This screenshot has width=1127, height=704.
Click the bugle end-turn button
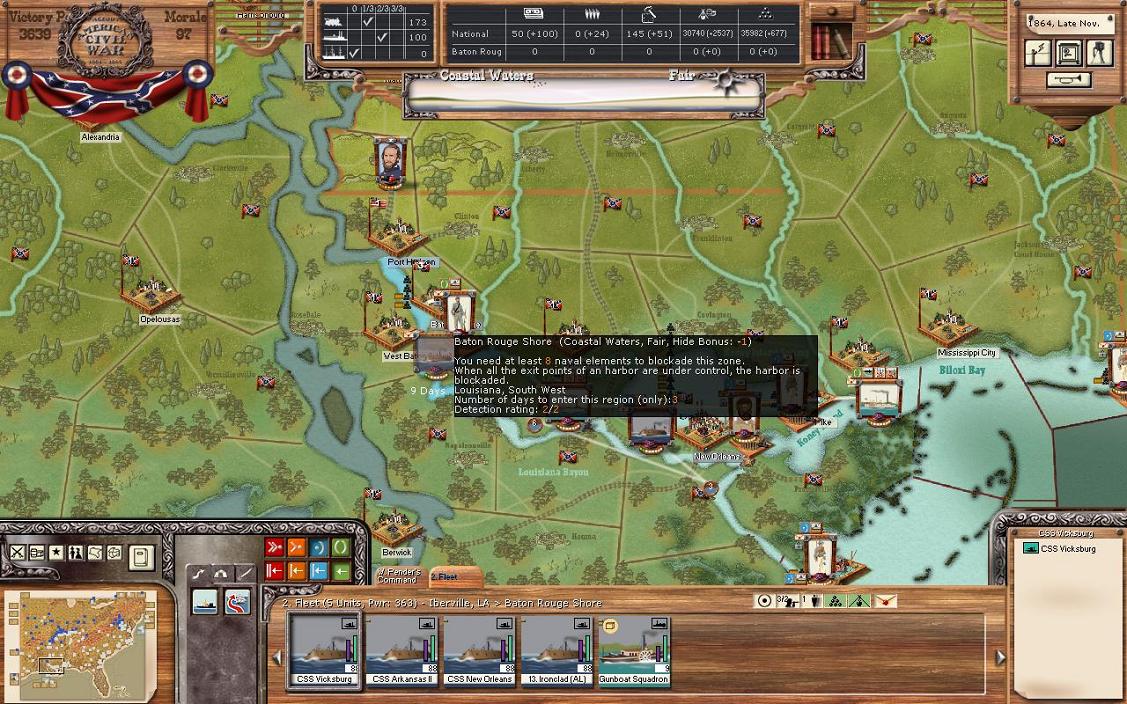tap(1068, 81)
